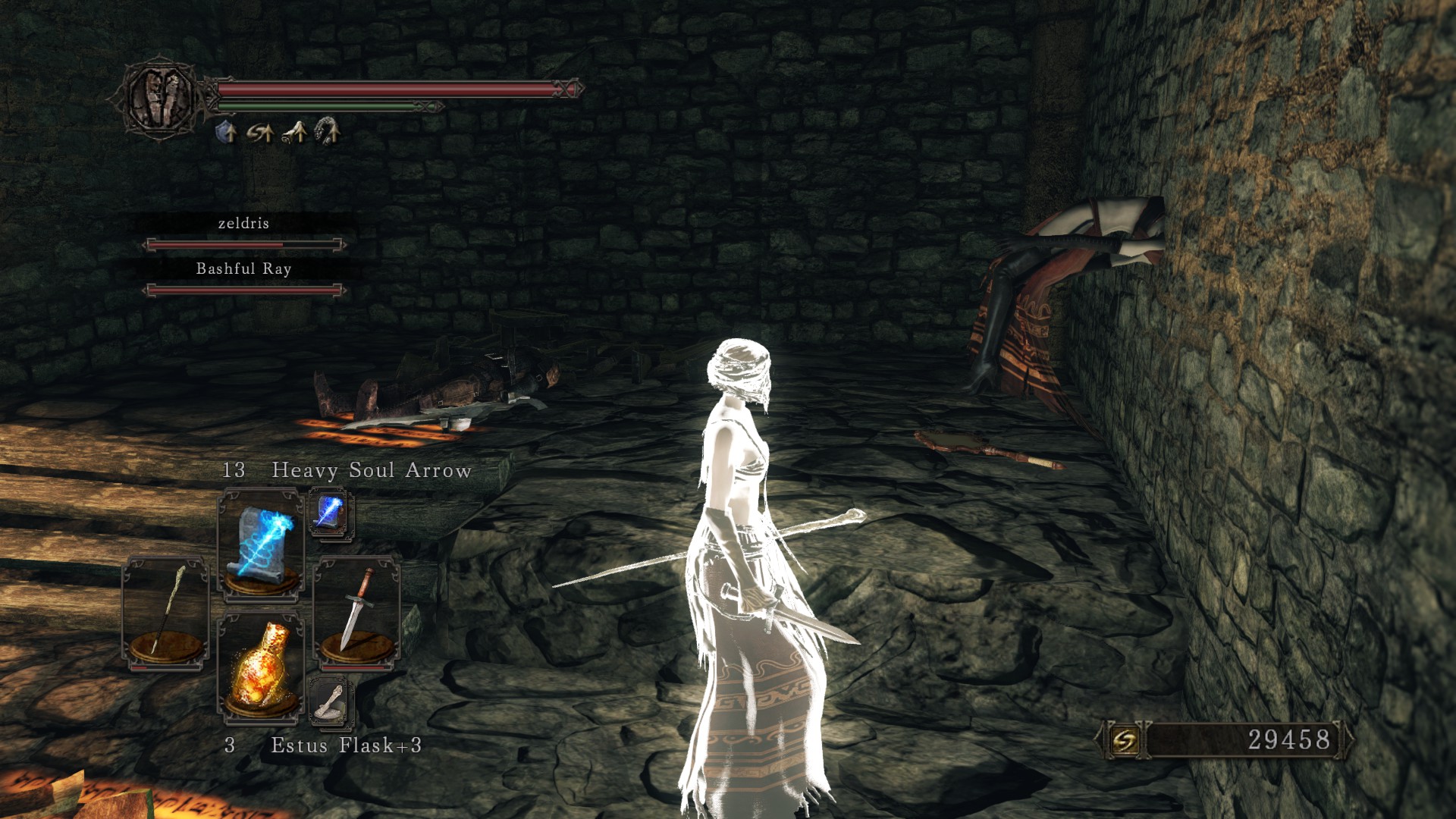Select ally Bashful Ray in the phantom list
1456x819 pixels.
pyautogui.click(x=243, y=269)
